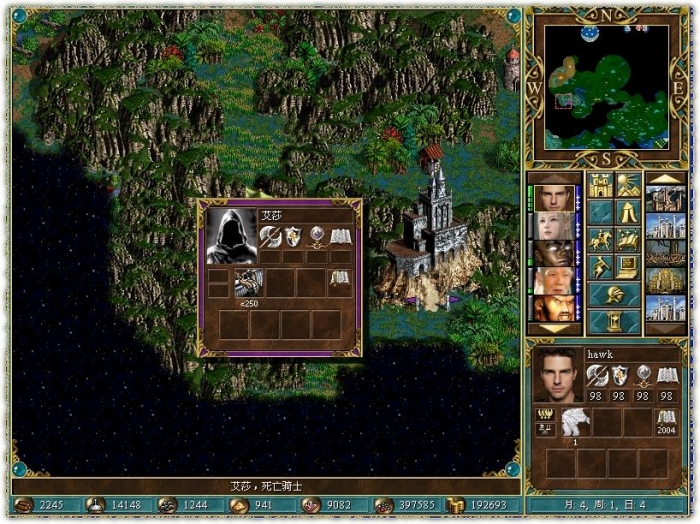
Task: Click the world minimap
Action: pos(606,86)
